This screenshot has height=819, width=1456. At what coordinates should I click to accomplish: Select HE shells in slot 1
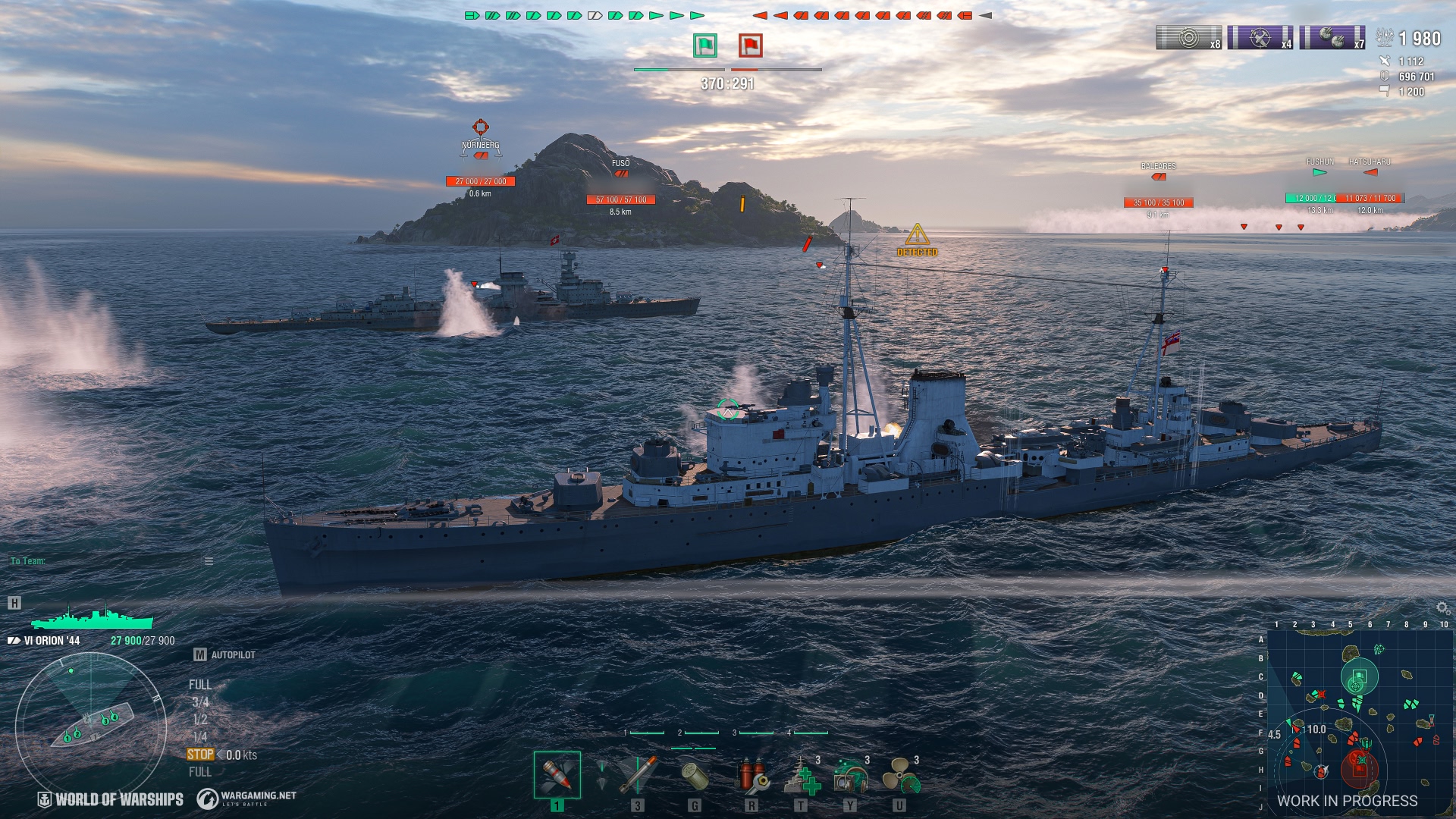(x=557, y=773)
